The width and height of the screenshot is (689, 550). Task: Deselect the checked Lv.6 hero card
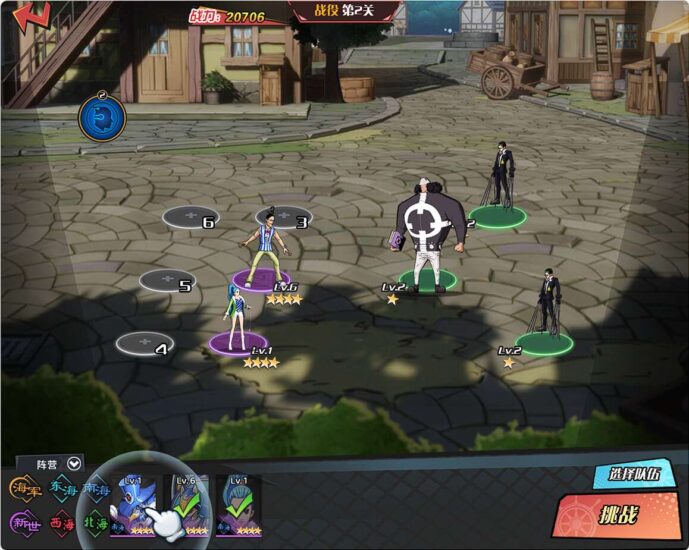187,505
